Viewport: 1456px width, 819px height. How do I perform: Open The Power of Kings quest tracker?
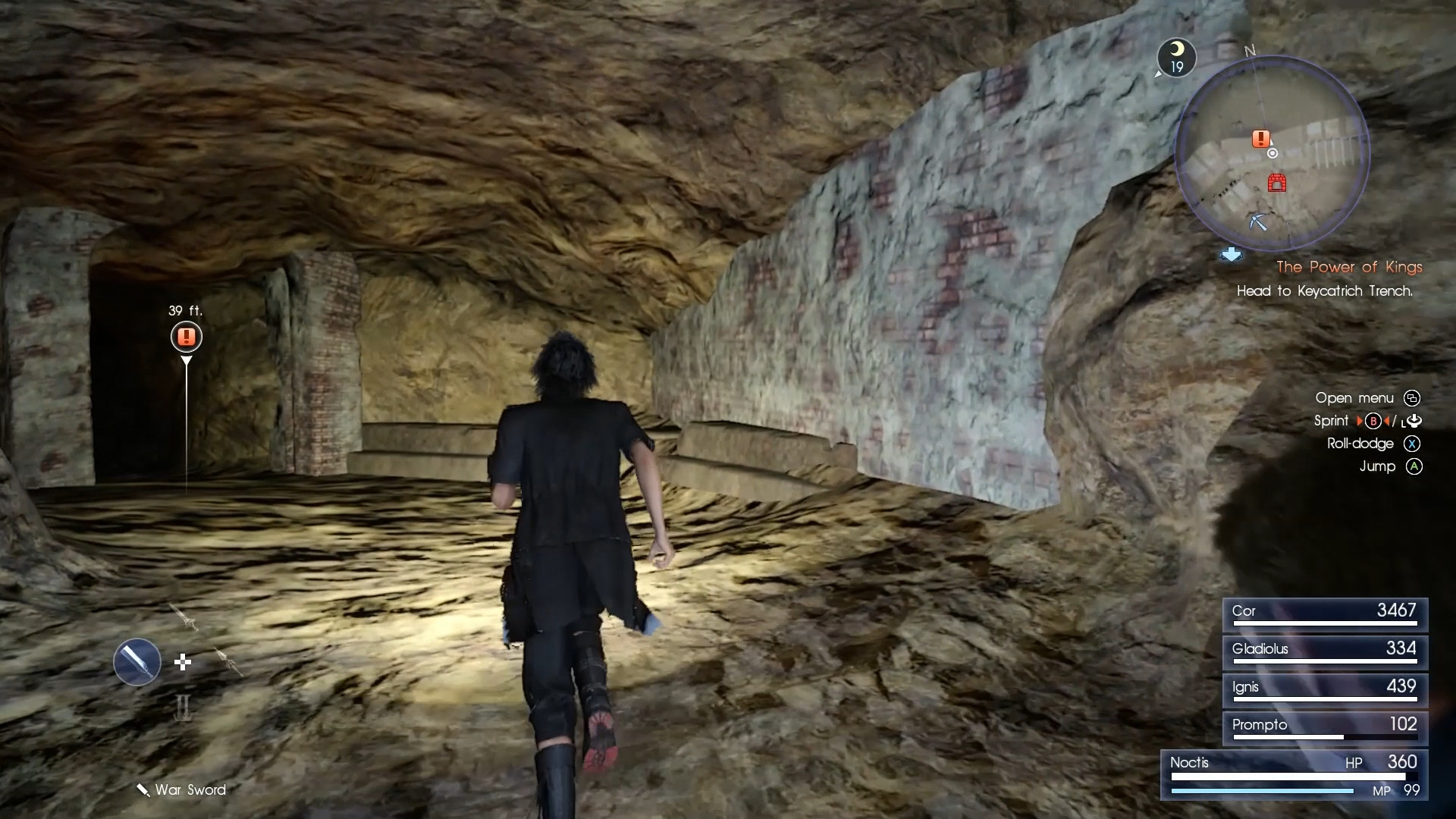pyautogui.click(x=1348, y=267)
